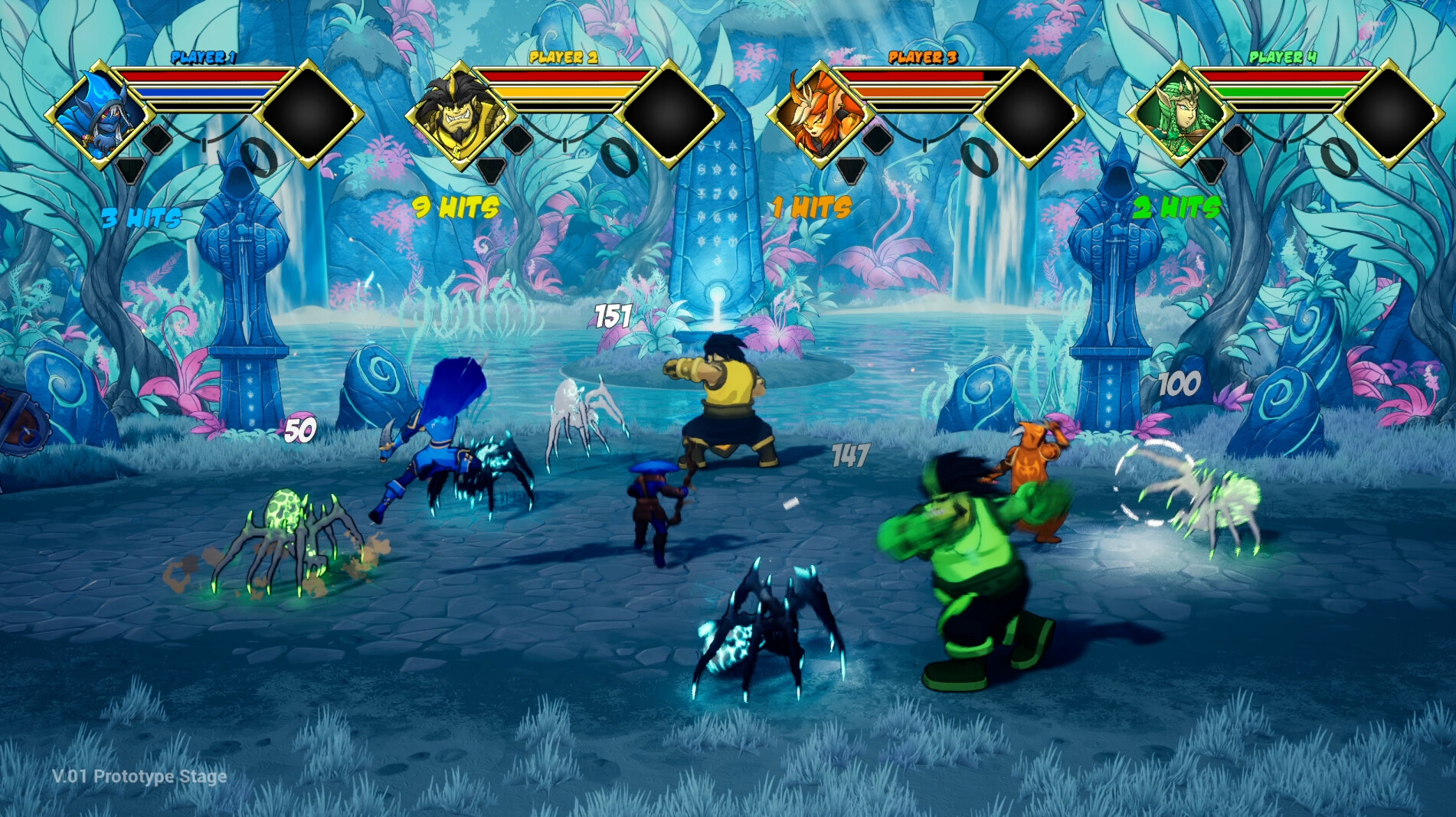Viewport: 1456px width, 817px height.
Task: Click the PLAYER 2 nameplate
Action: point(564,57)
